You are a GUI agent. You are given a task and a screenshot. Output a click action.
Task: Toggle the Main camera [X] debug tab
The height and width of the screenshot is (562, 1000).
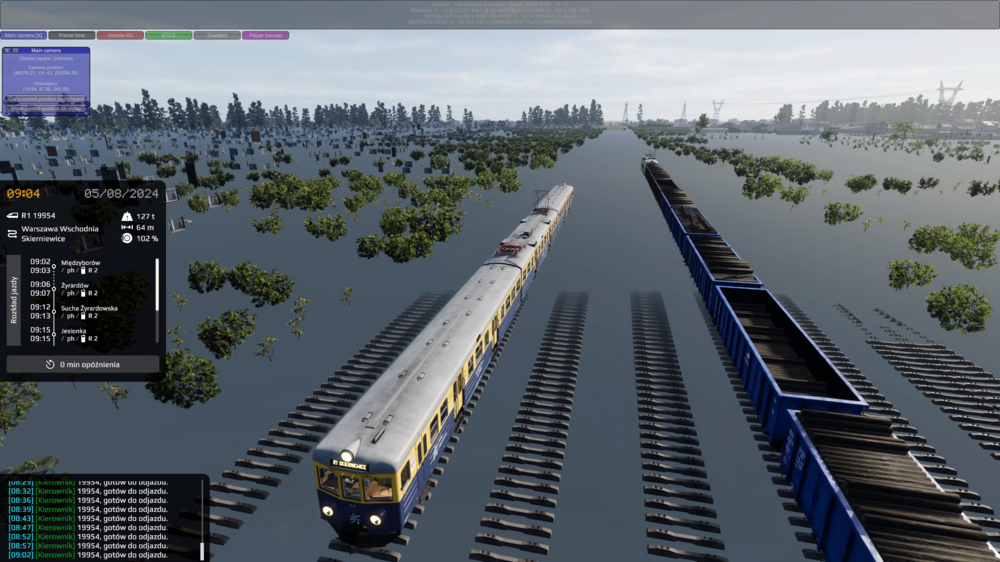(x=23, y=35)
